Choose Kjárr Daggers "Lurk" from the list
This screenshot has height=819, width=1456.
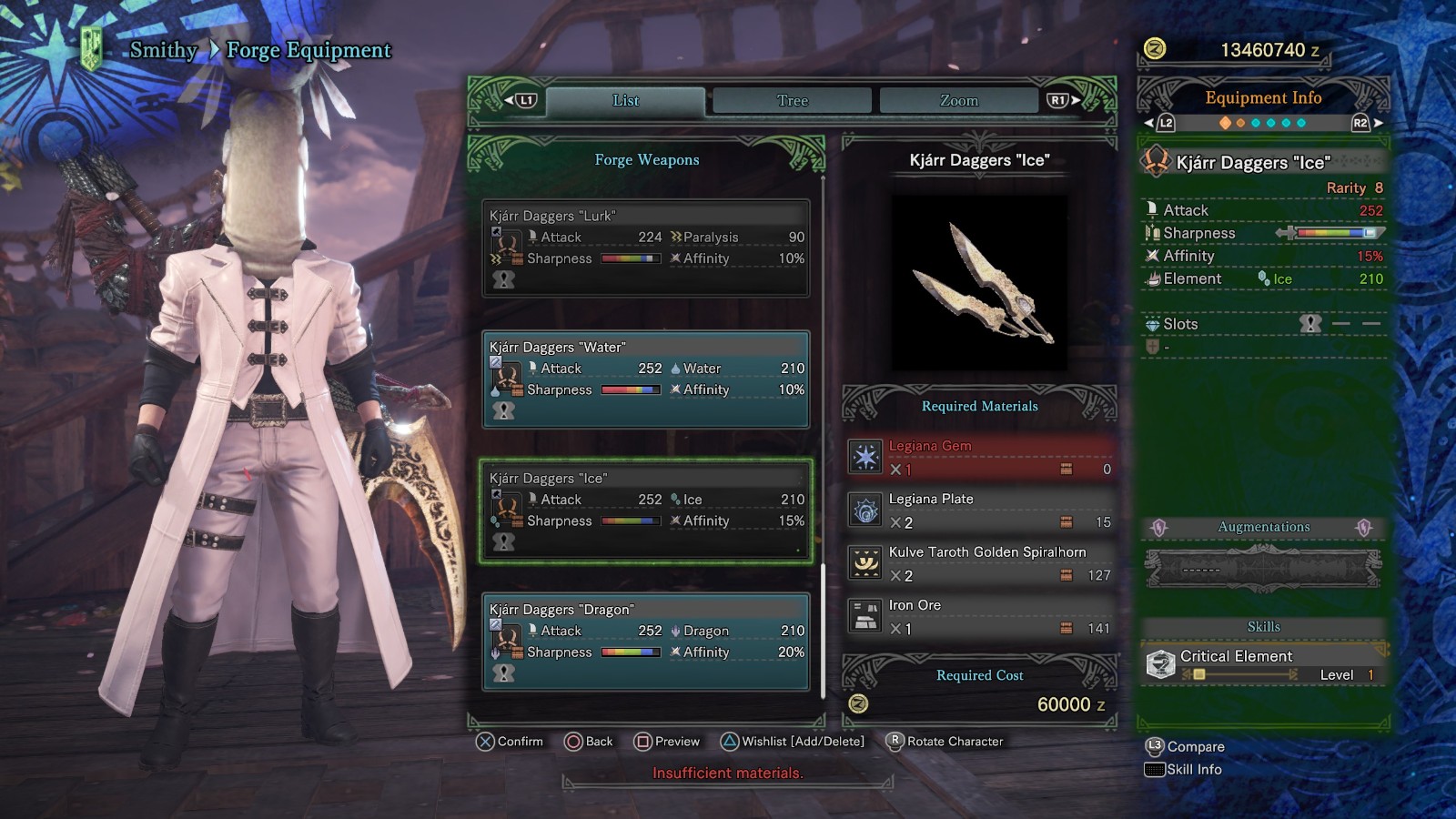[x=646, y=248]
